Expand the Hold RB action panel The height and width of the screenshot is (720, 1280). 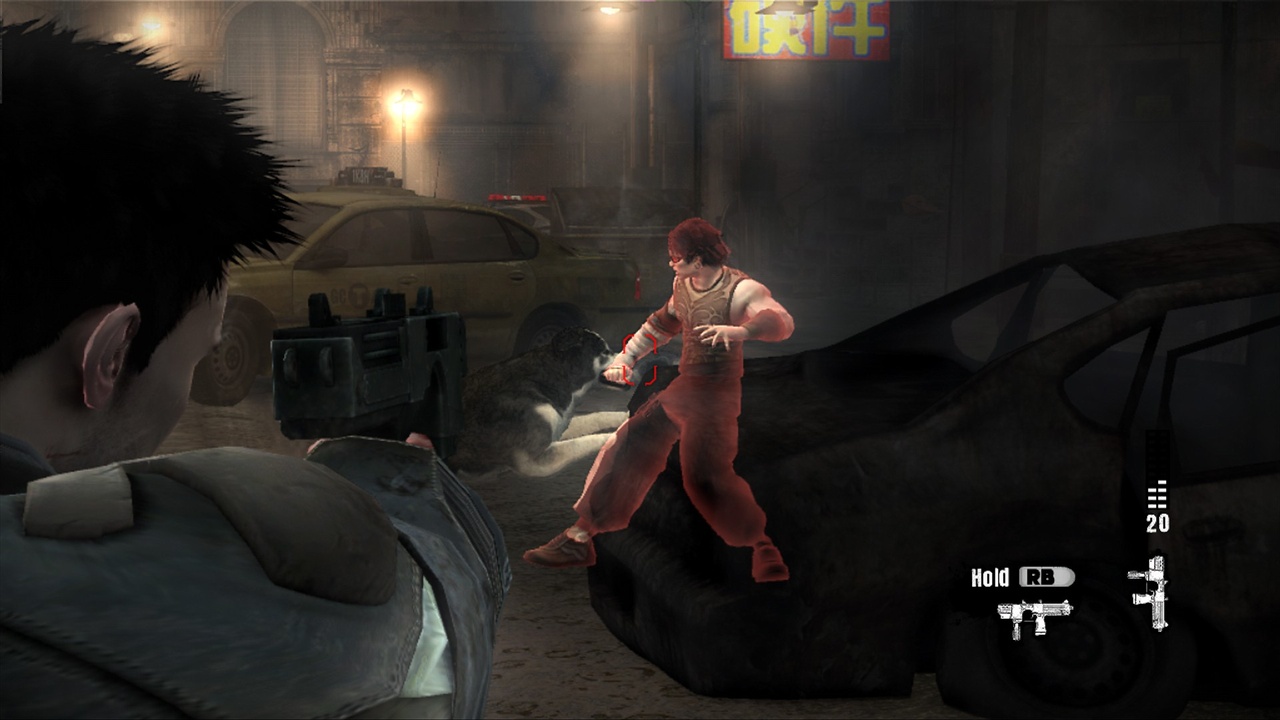pyautogui.click(x=1020, y=576)
